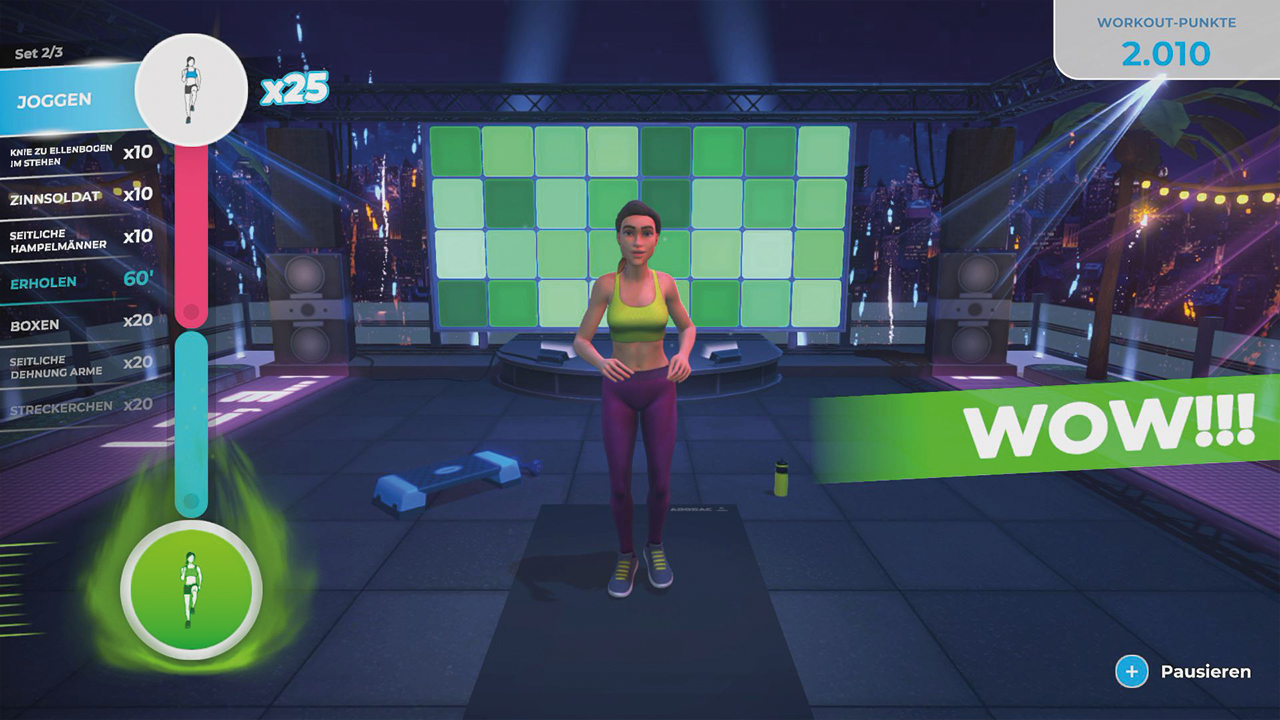Pick Seitliche Hampelmänner in the workout list
Viewport: 1280px width, 720px height.
coord(62,238)
